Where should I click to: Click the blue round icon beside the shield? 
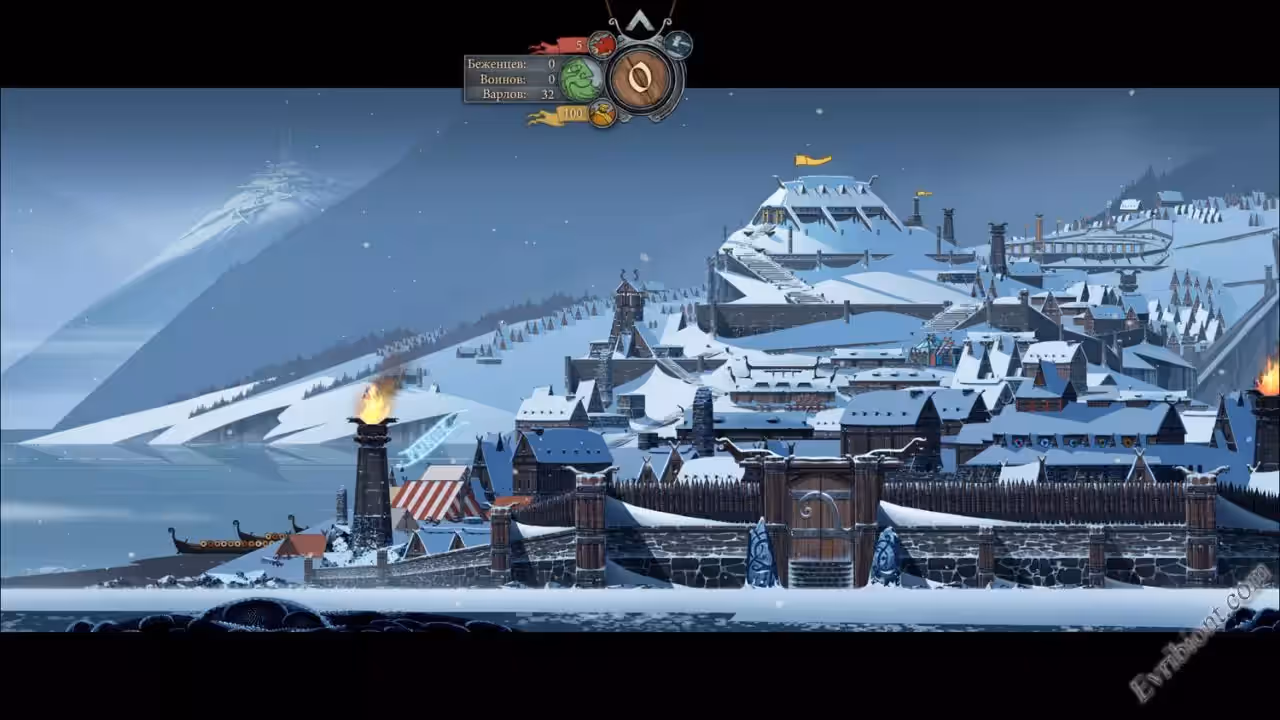[679, 44]
